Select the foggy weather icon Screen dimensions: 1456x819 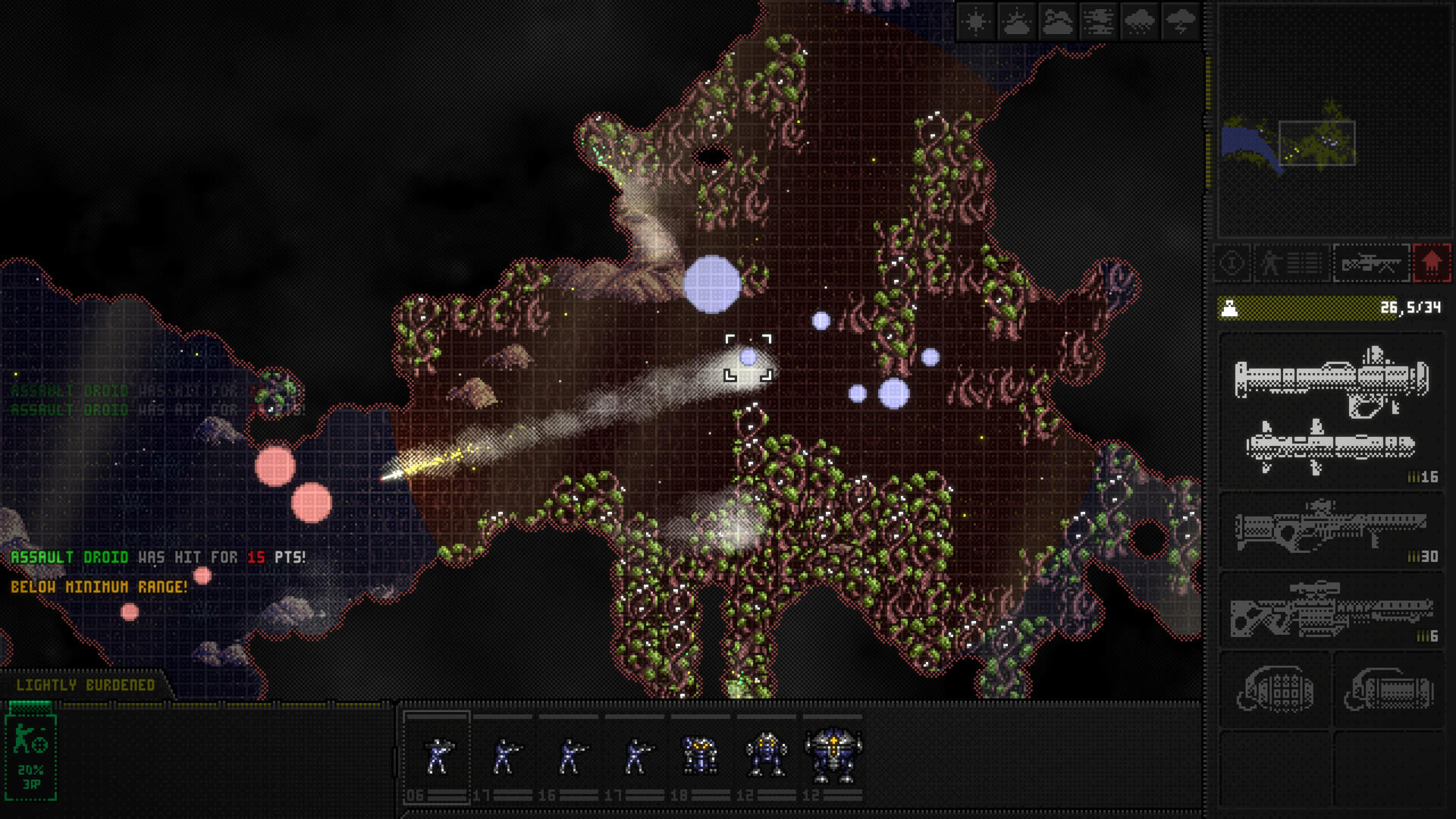(x=1098, y=21)
